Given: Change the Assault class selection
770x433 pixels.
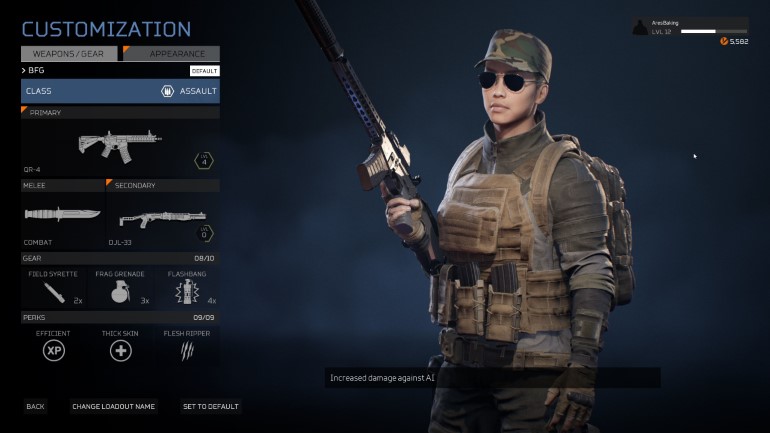Looking at the screenshot, I should tap(120, 91).
